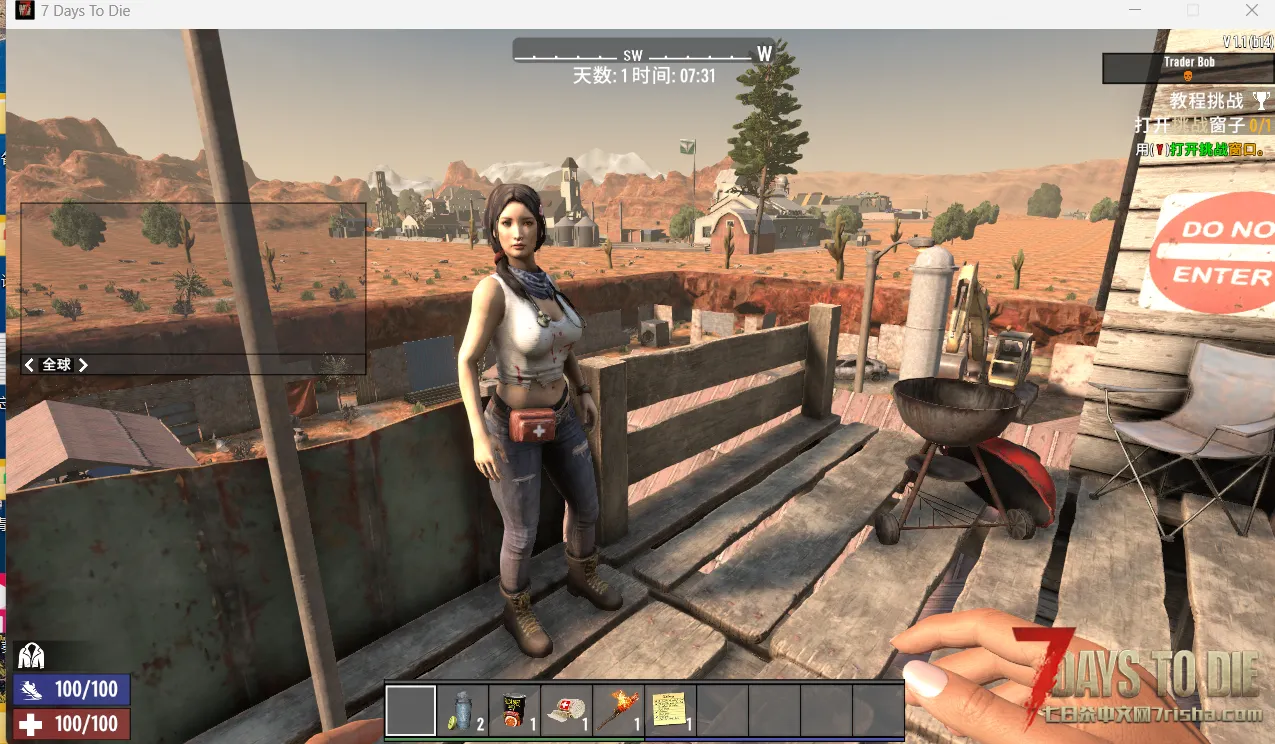Click the Trader Bob quest marker panel
The width and height of the screenshot is (1275, 744).
click(x=1188, y=68)
